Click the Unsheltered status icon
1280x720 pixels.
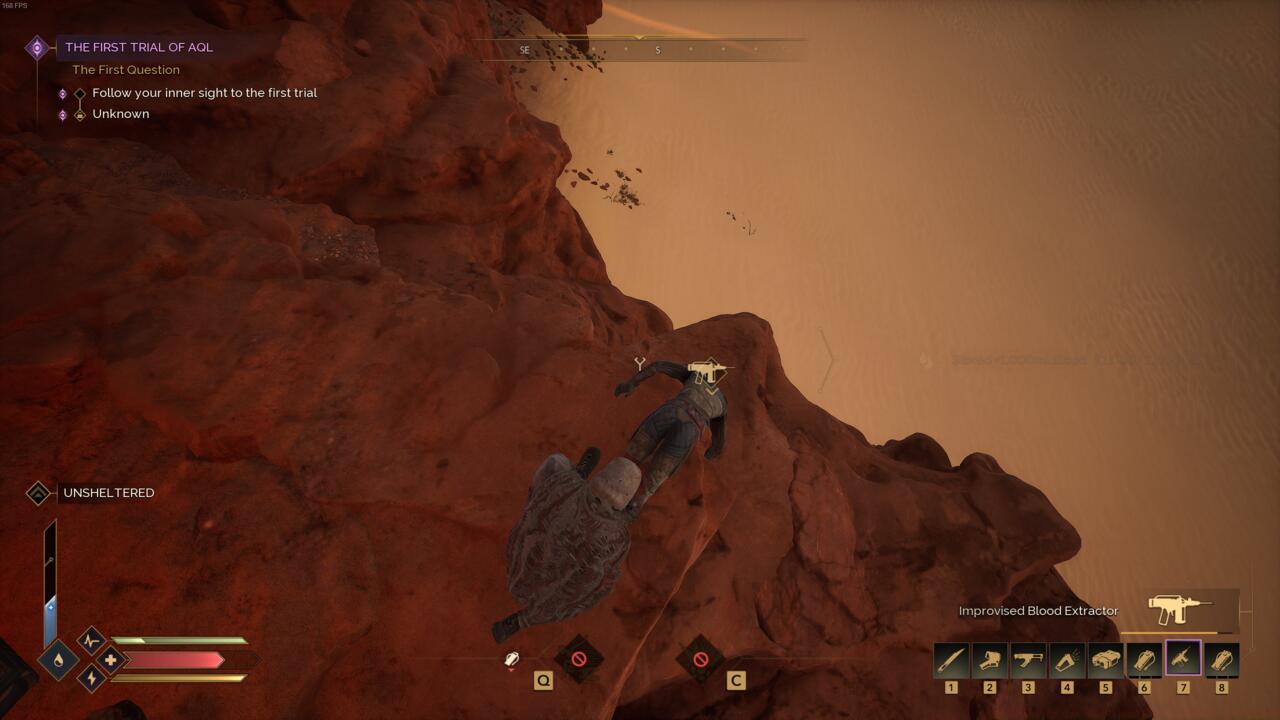(38, 493)
